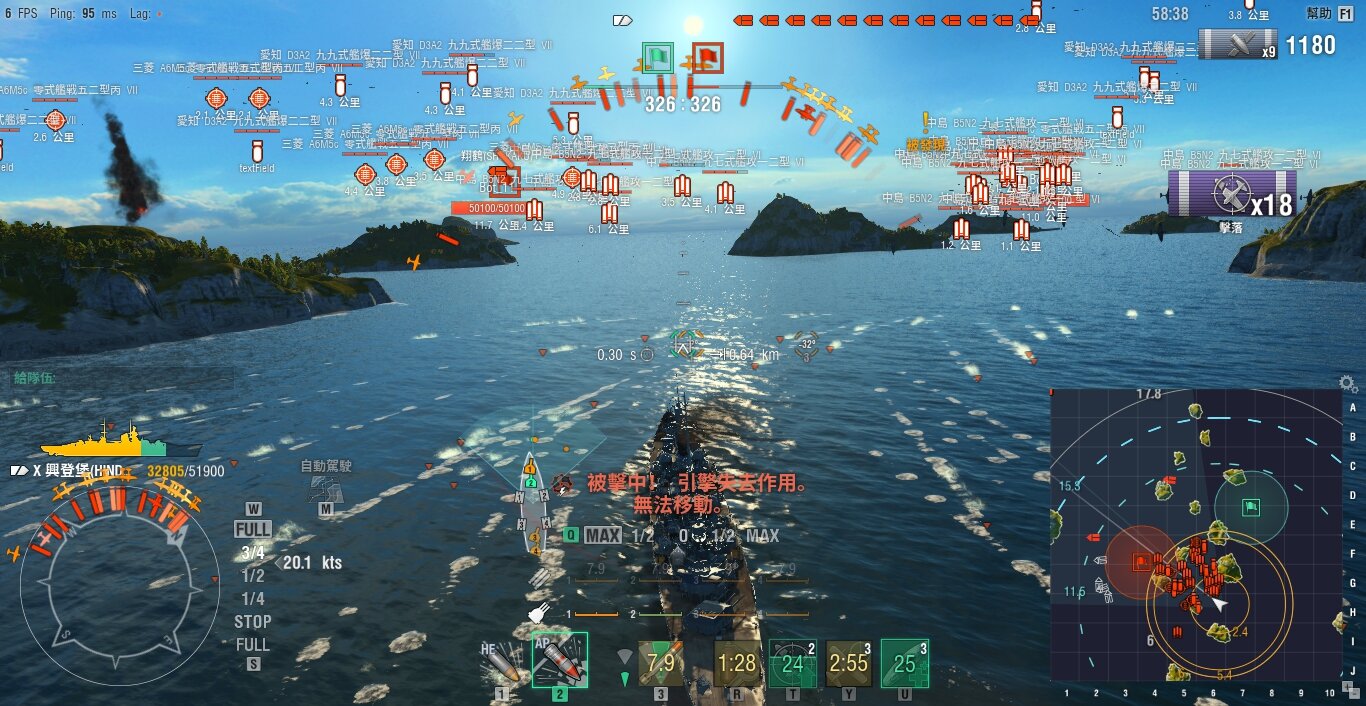This screenshot has width=1366, height=706.
Task: Activate the Damage Control Party consumable
Action: click(737, 662)
